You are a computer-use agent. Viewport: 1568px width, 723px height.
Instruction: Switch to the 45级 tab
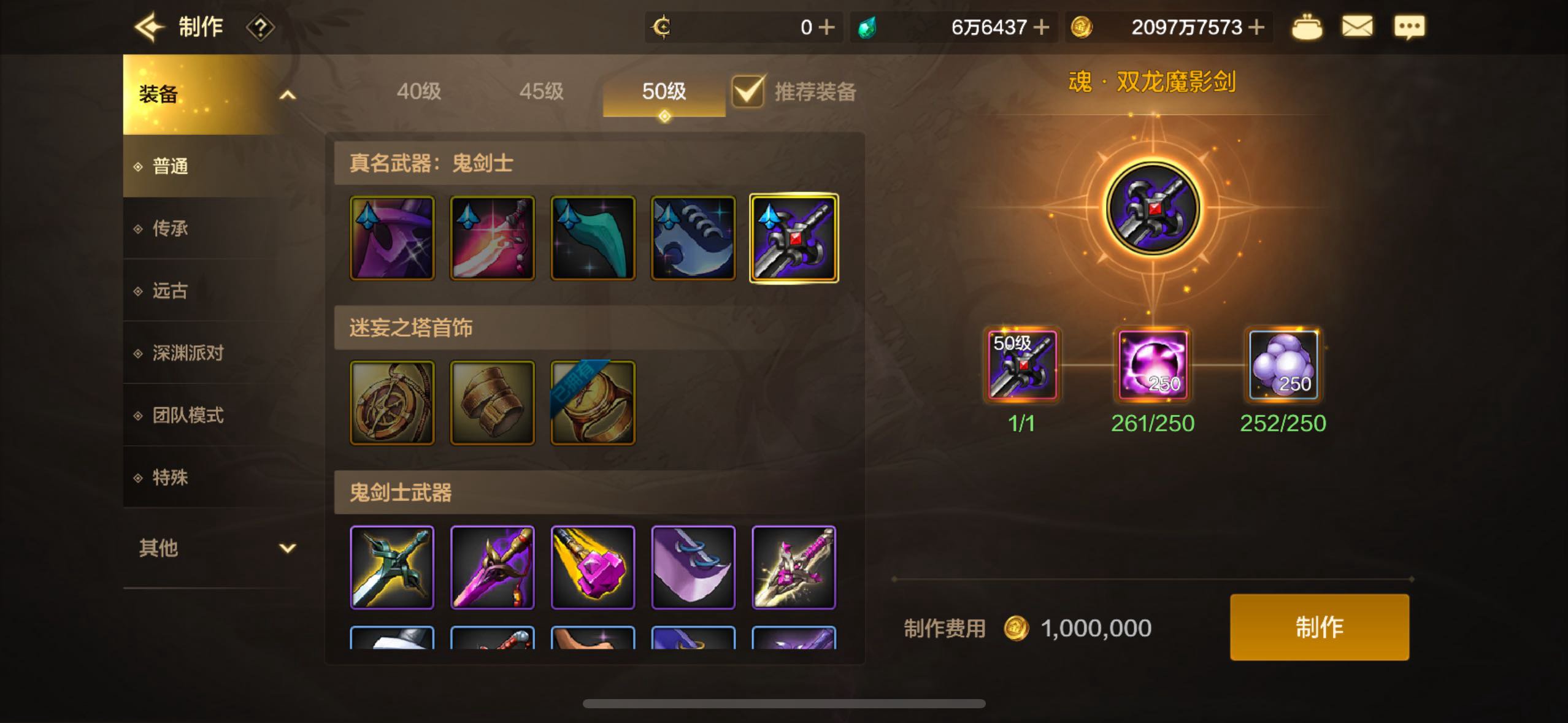(x=541, y=91)
